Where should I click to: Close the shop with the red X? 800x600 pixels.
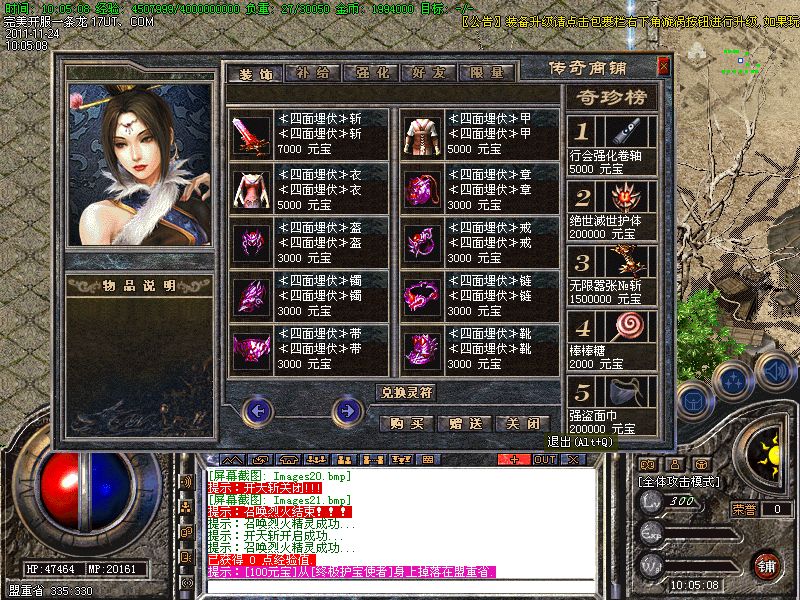coord(663,66)
